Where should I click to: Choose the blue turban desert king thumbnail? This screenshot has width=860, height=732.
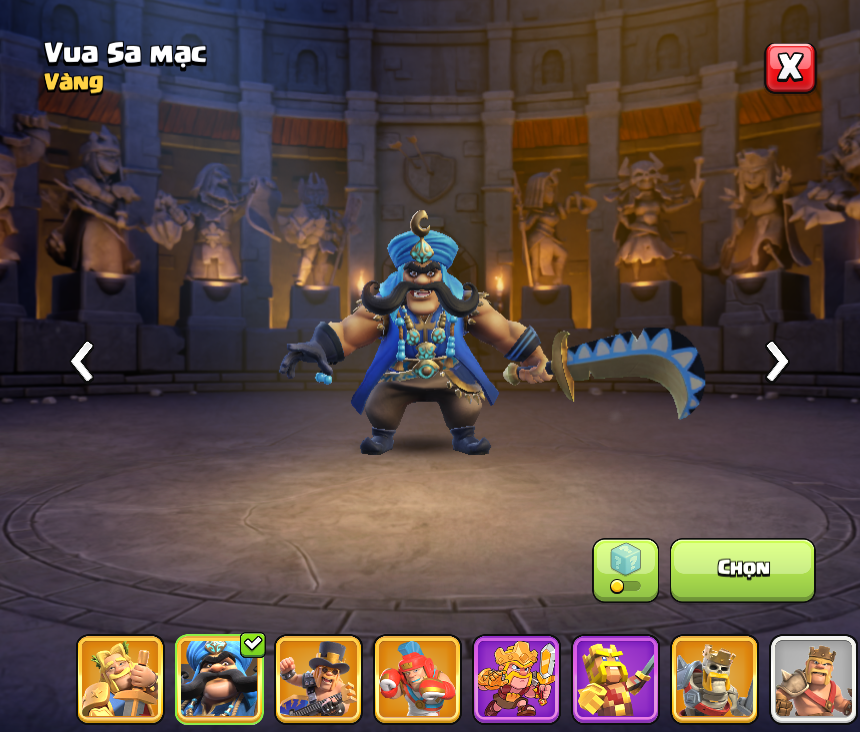point(219,679)
